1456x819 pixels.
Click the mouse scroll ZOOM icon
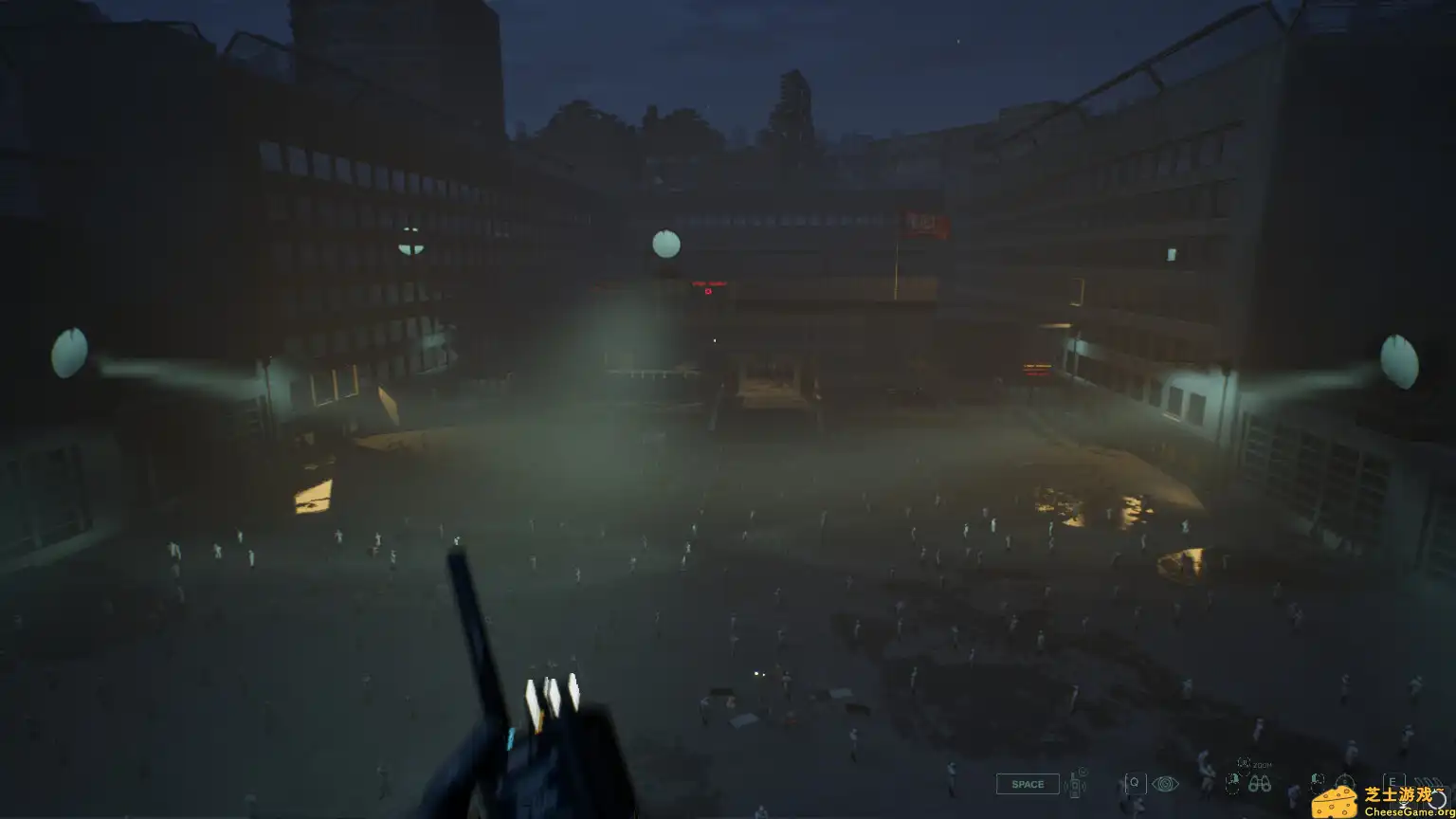click(x=1244, y=763)
